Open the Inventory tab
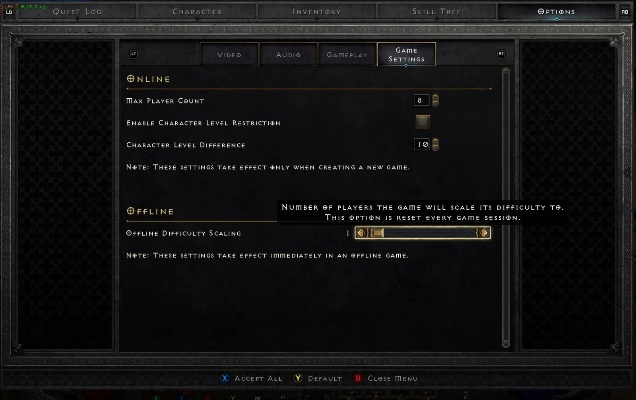The height and width of the screenshot is (400, 636). click(316, 12)
